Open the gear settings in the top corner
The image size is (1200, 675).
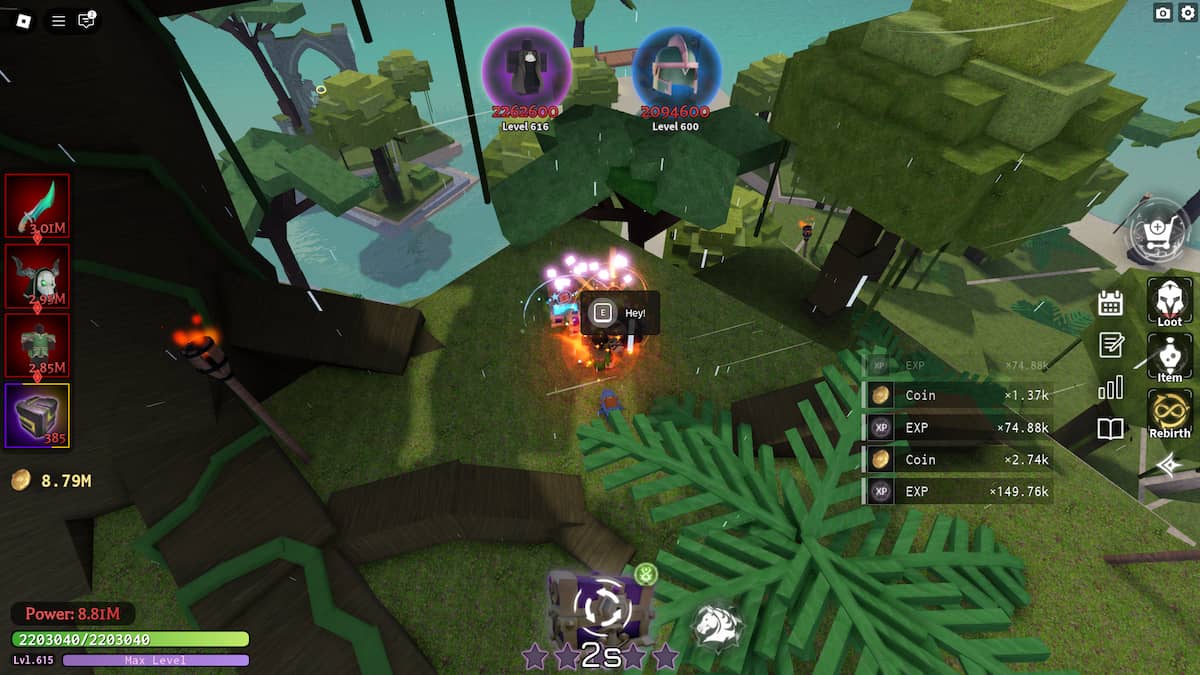point(1187,13)
